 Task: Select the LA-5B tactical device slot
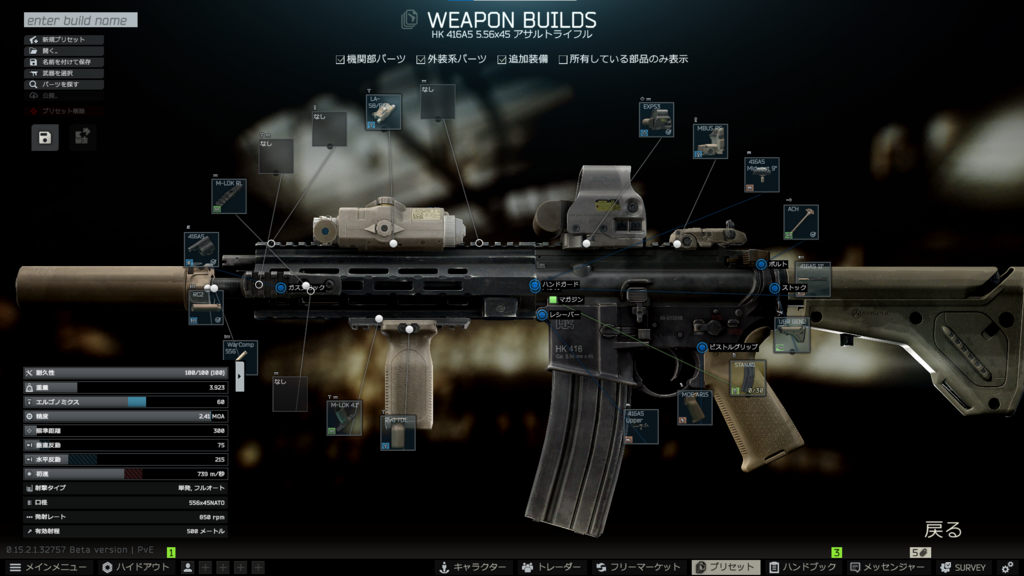pos(383,112)
